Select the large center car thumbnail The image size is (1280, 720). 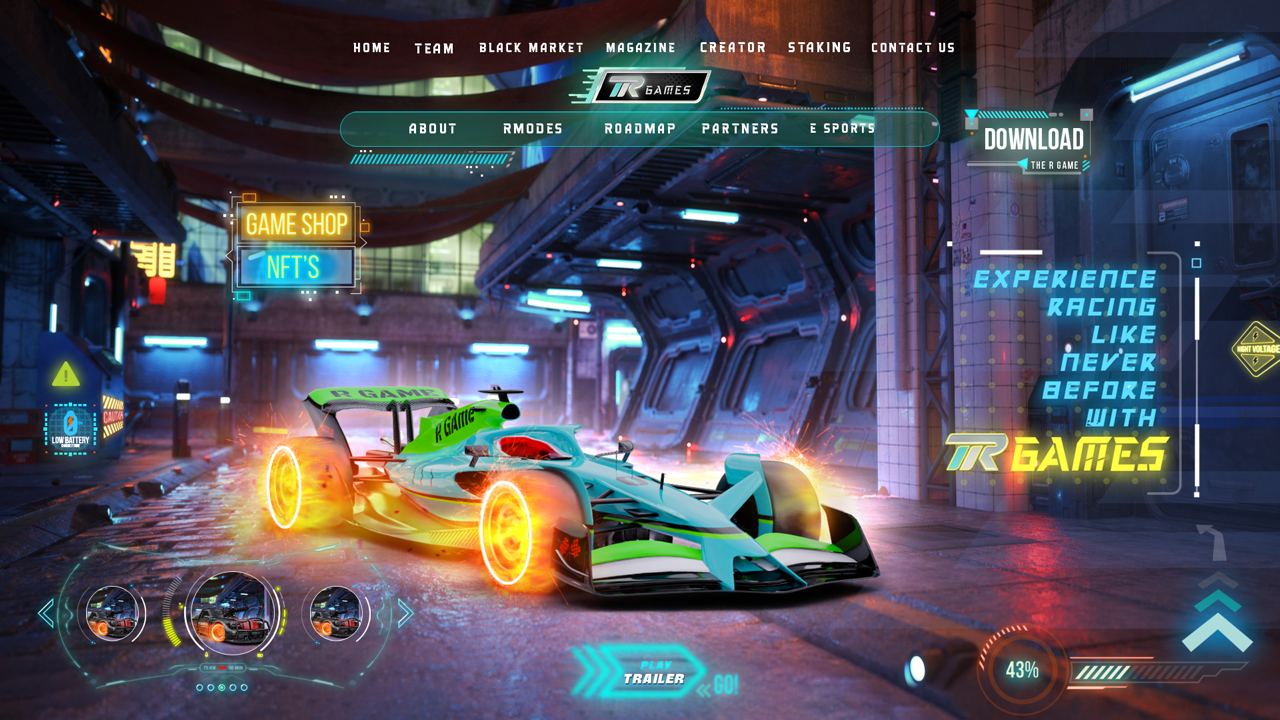point(230,612)
